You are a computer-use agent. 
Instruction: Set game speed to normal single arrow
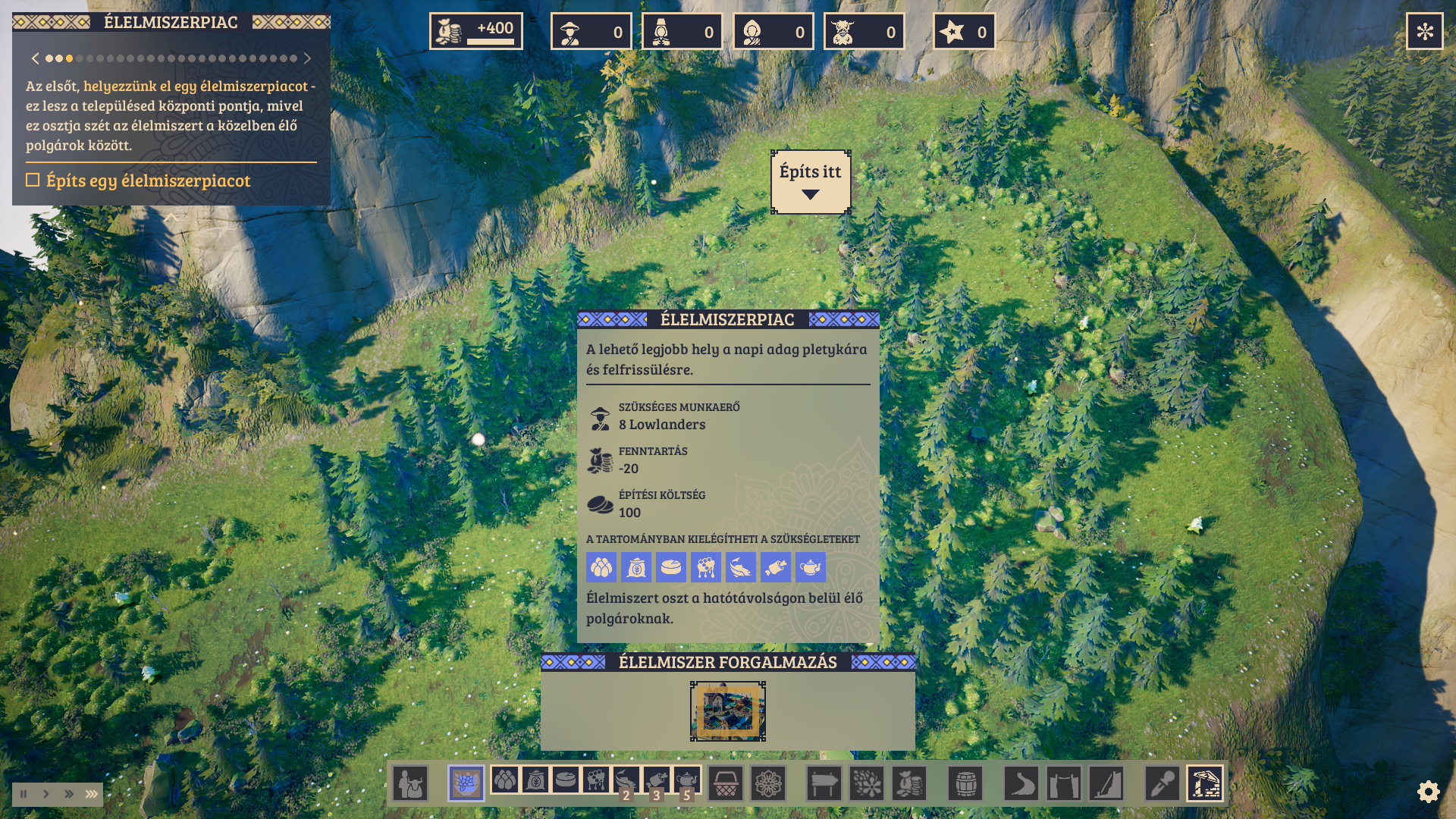pyautogui.click(x=46, y=794)
